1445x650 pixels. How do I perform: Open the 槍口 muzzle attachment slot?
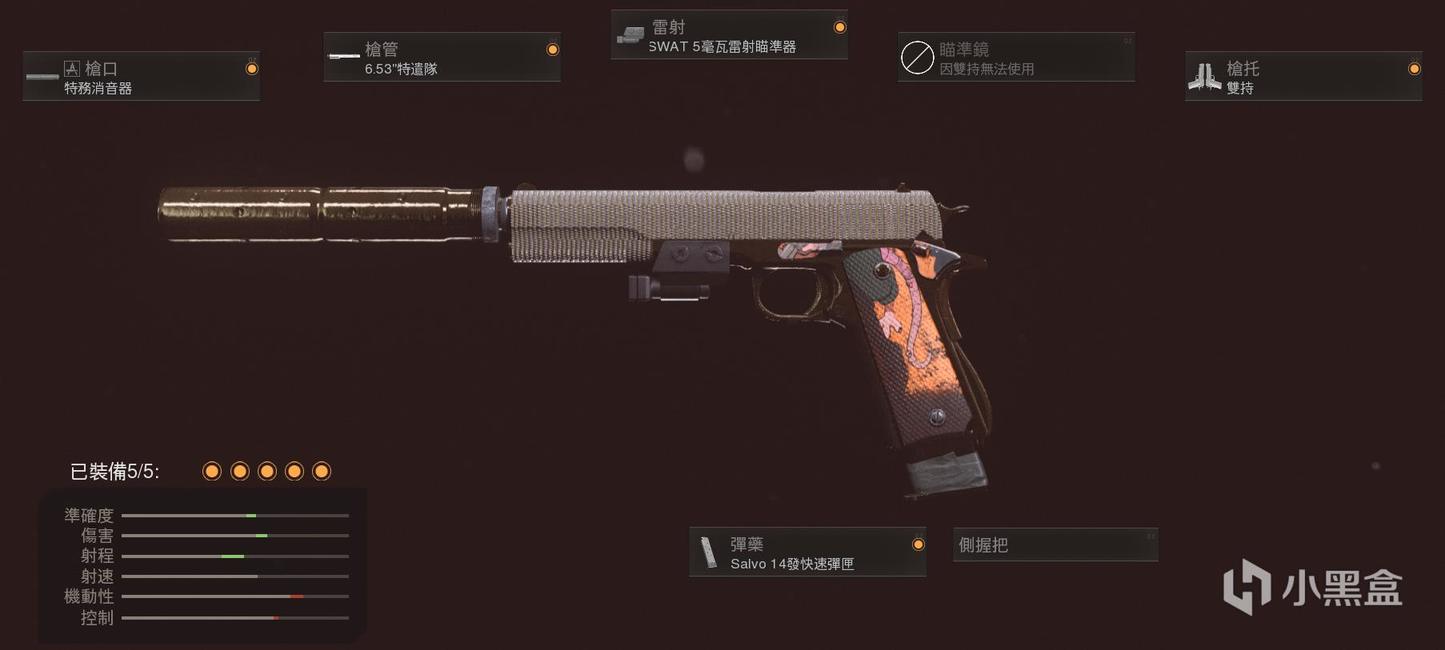pyautogui.click(x=141, y=77)
